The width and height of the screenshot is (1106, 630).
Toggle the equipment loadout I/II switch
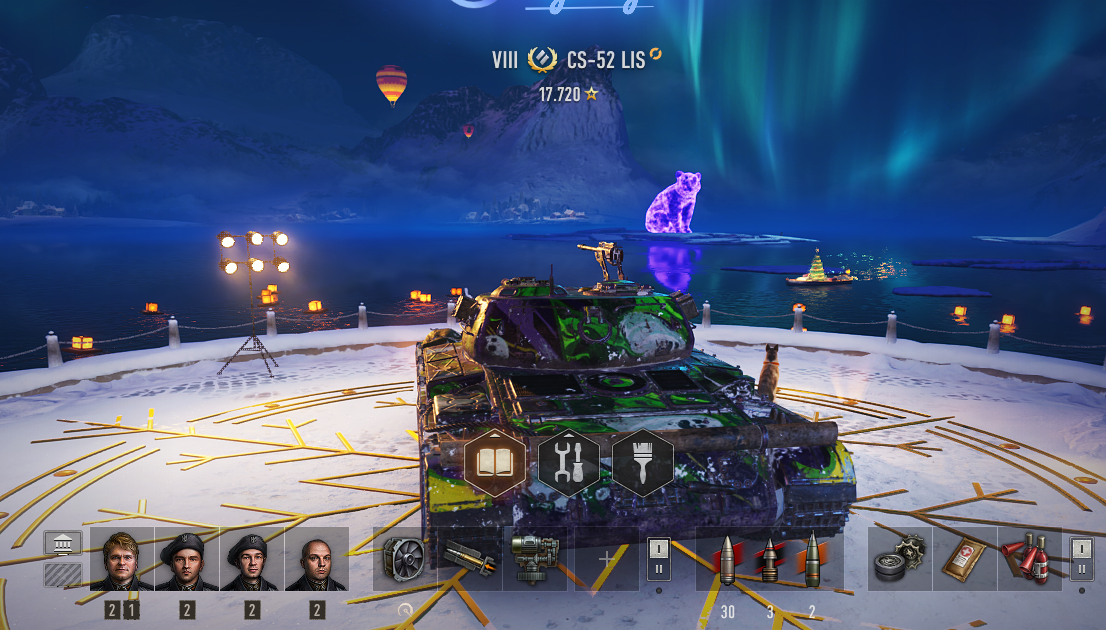pos(658,558)
